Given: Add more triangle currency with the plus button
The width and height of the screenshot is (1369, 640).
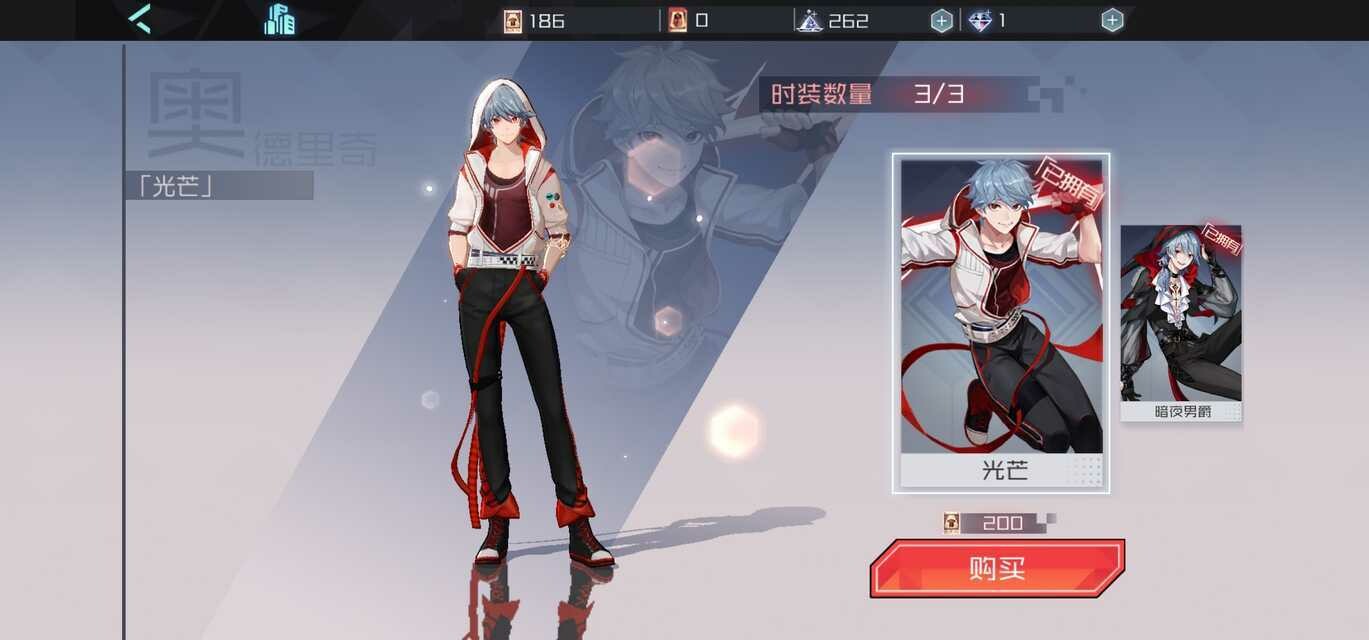Looking at the screenshot, I should 941,20.
